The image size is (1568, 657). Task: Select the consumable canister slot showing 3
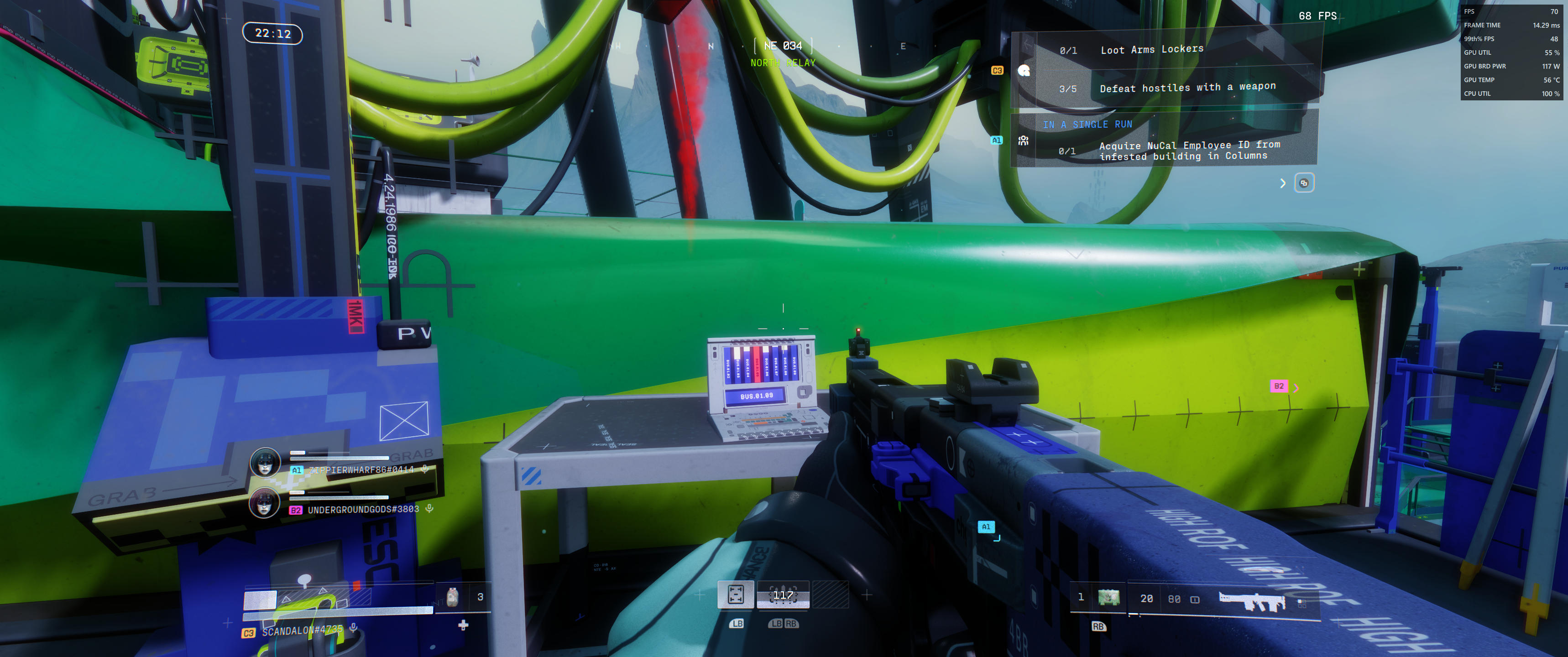click(452, 597)
